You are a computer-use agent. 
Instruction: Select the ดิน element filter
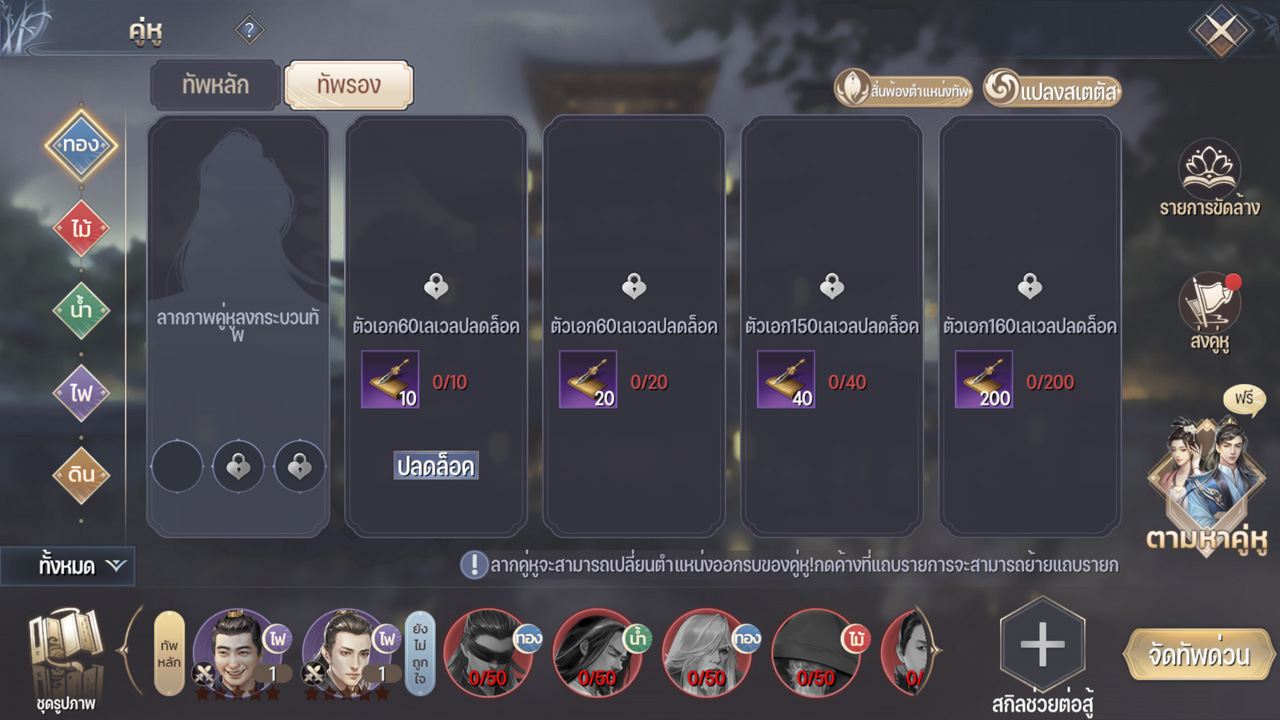[x=81, y=474]
